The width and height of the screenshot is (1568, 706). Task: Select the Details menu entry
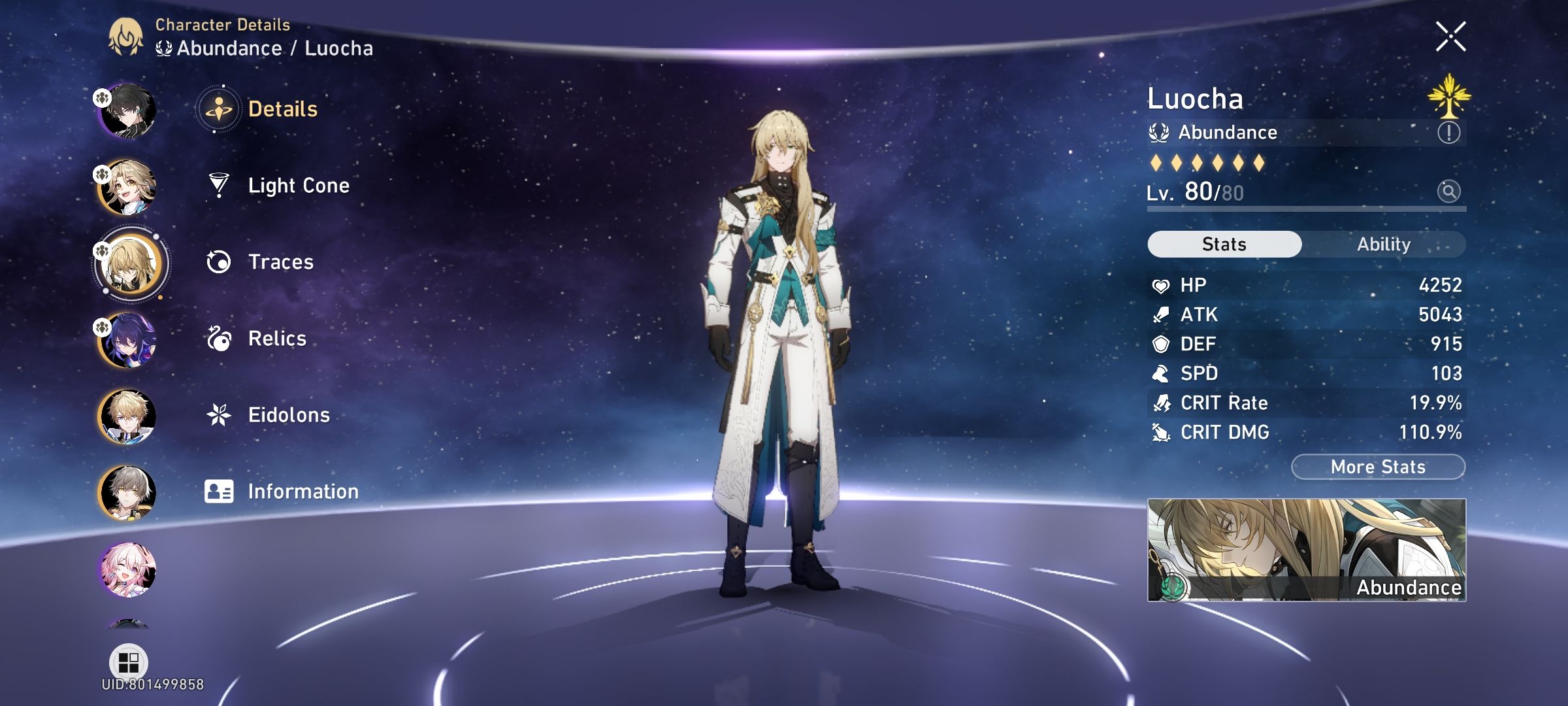point(284,110)
